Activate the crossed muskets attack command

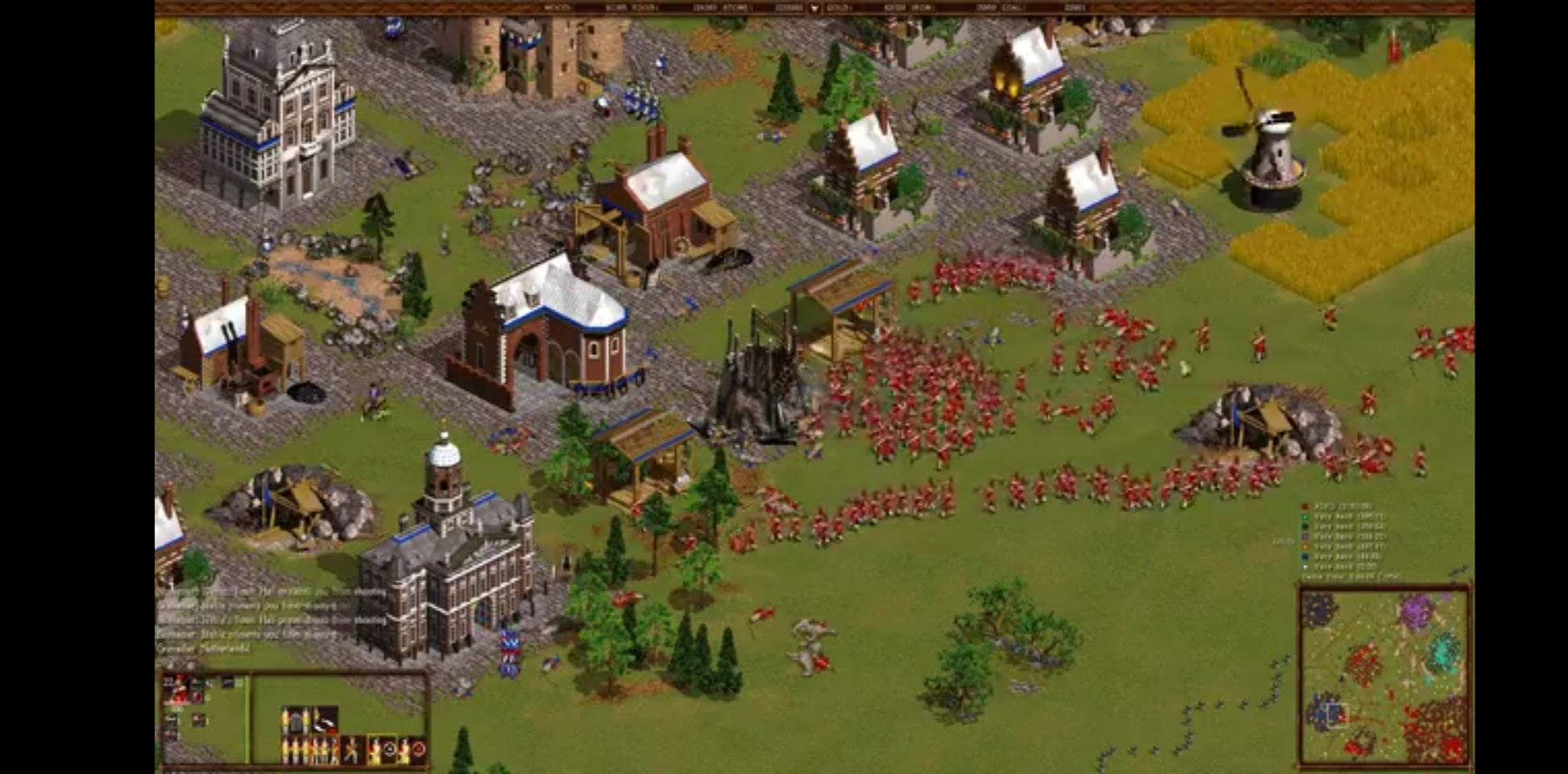point(352,751)
